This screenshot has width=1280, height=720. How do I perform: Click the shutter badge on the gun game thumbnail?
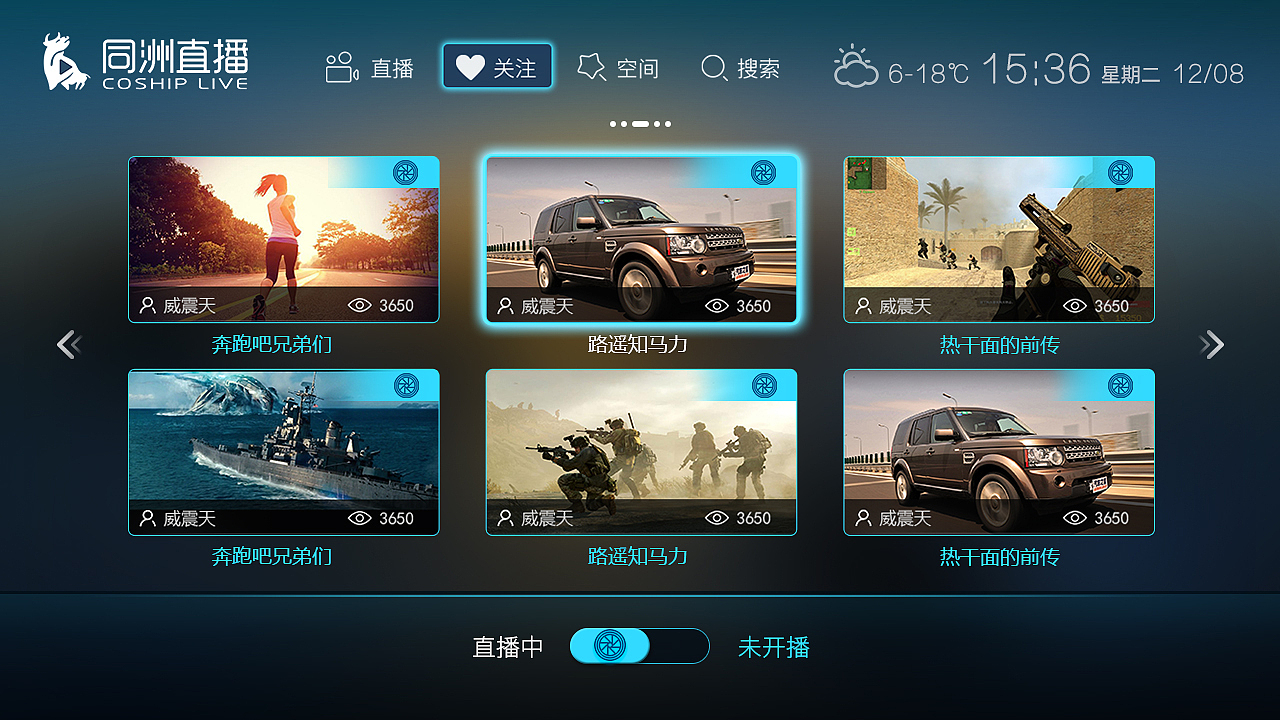coord(1120,173)
